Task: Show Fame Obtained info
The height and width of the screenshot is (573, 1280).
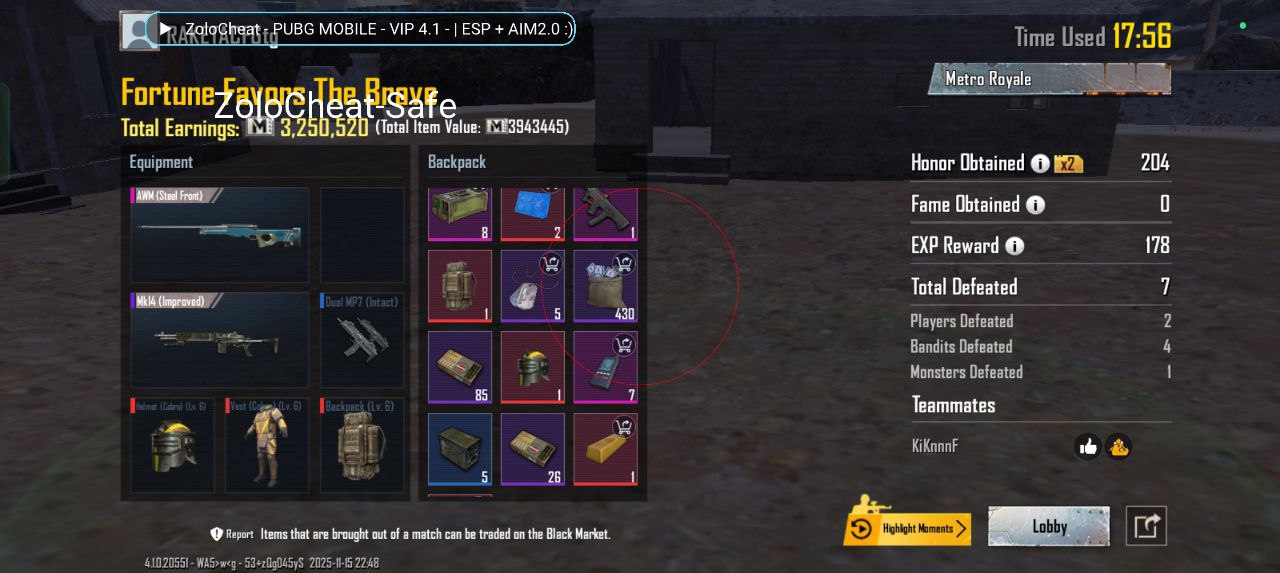Action: pos(1035,205)
